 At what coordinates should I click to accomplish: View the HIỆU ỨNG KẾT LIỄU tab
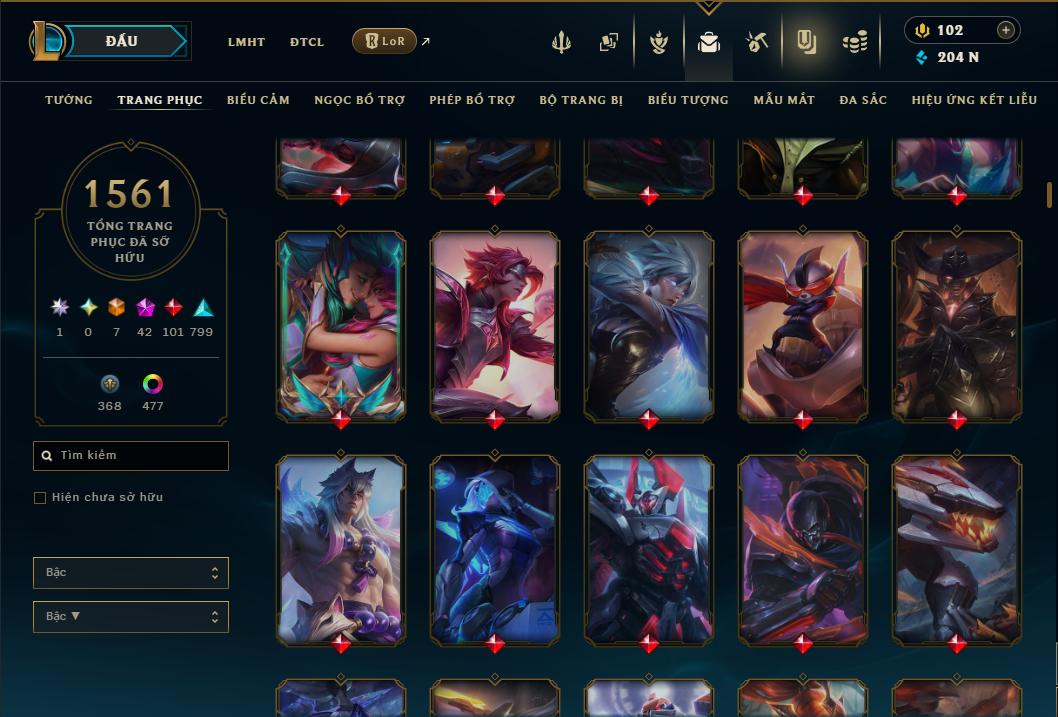pyautogui.click(x=975, y=100)
